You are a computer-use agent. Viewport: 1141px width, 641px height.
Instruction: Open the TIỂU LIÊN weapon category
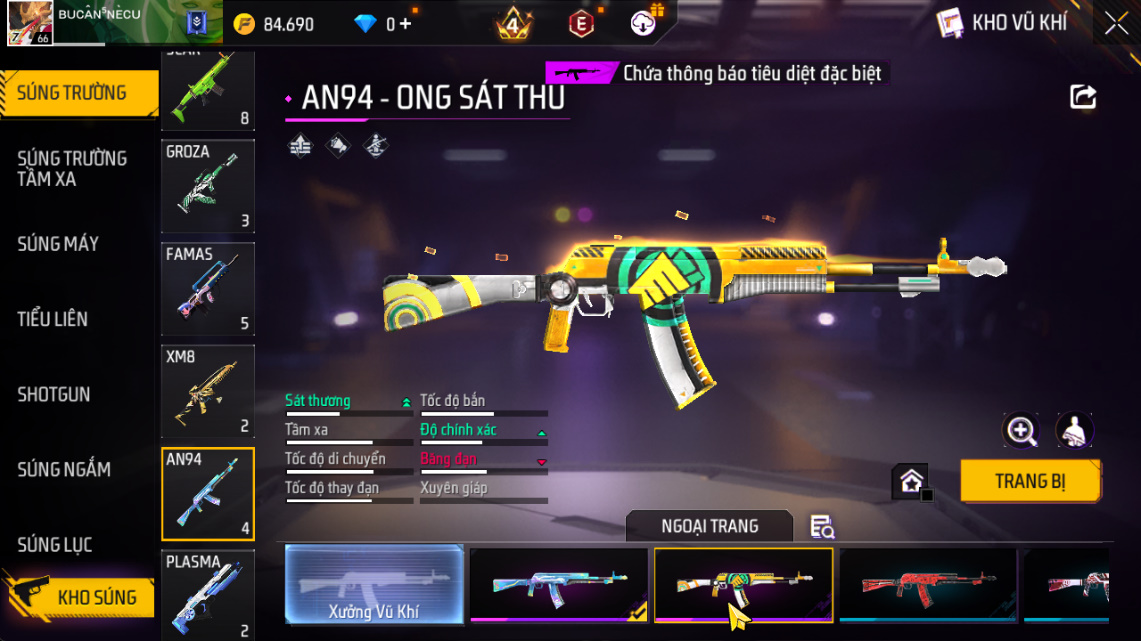click(52, 319)
